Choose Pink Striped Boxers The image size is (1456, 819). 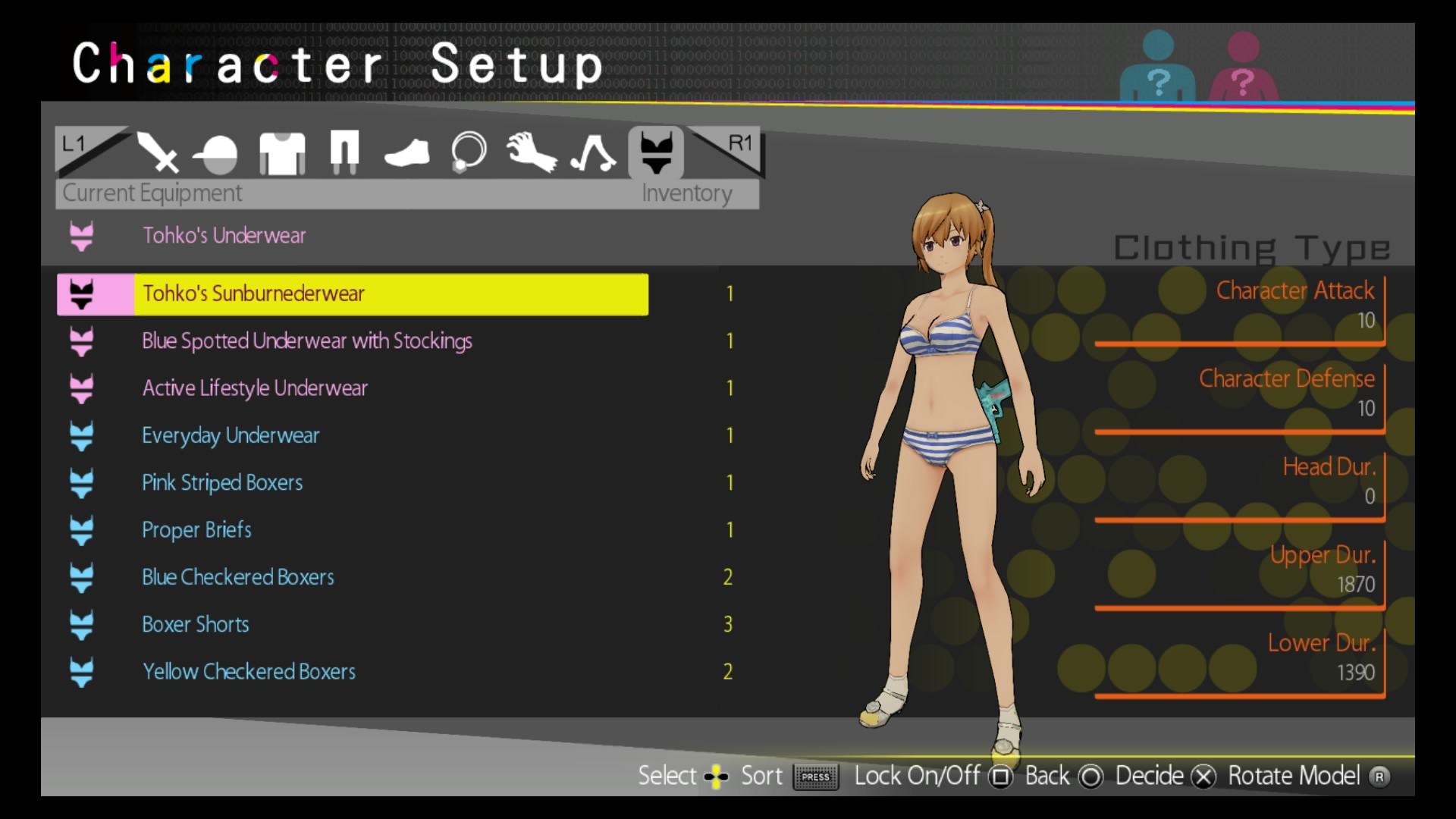coord(222,483)
